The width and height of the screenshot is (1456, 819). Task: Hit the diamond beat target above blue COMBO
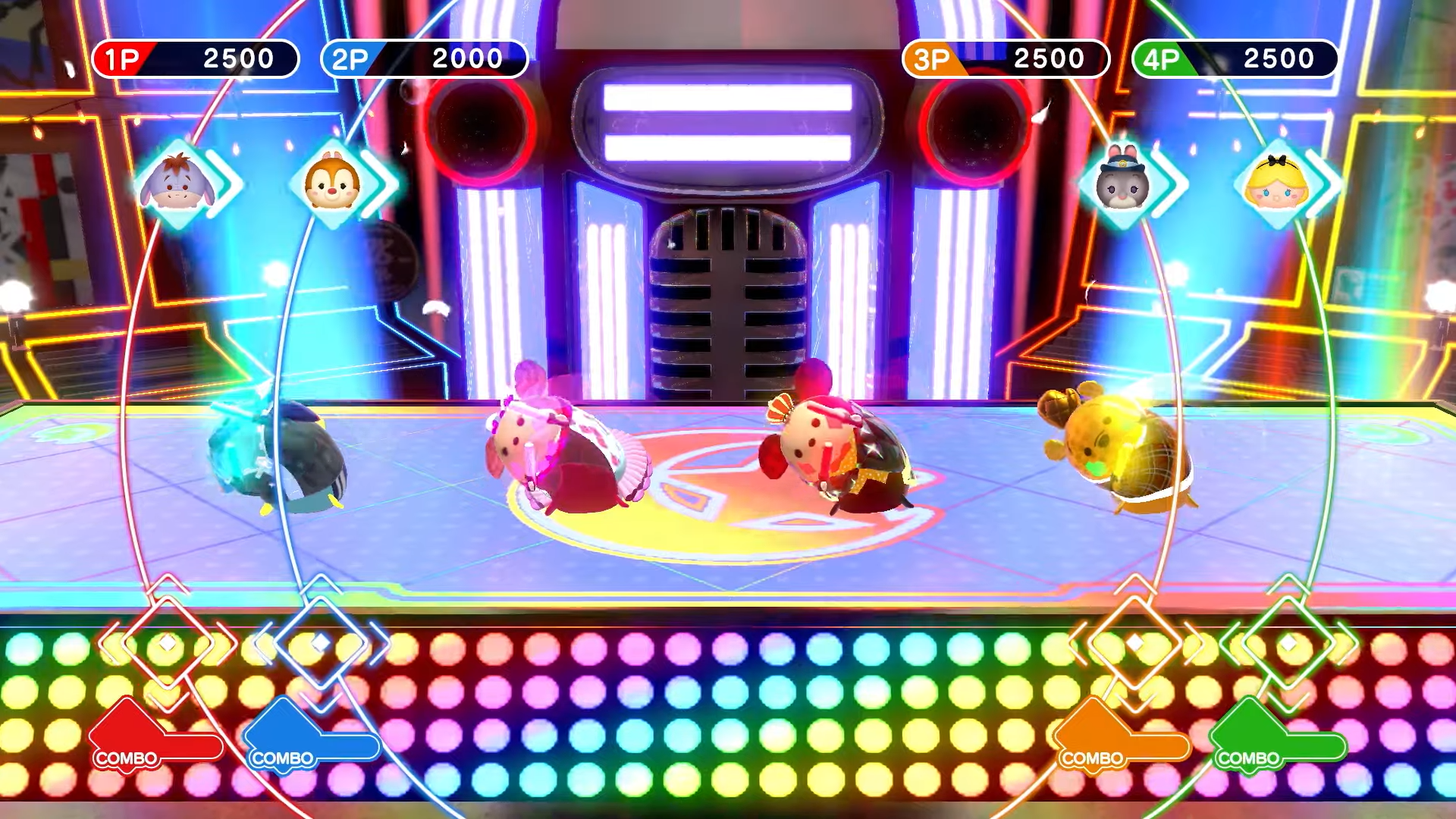click(321, 643)
